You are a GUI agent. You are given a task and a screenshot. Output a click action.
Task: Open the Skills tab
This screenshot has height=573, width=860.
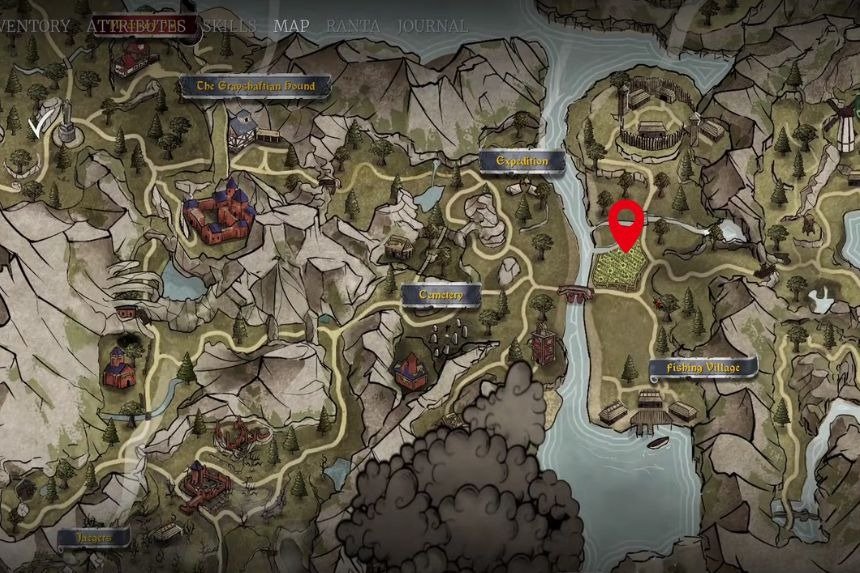pyautogui.click(x=228, y=26)
